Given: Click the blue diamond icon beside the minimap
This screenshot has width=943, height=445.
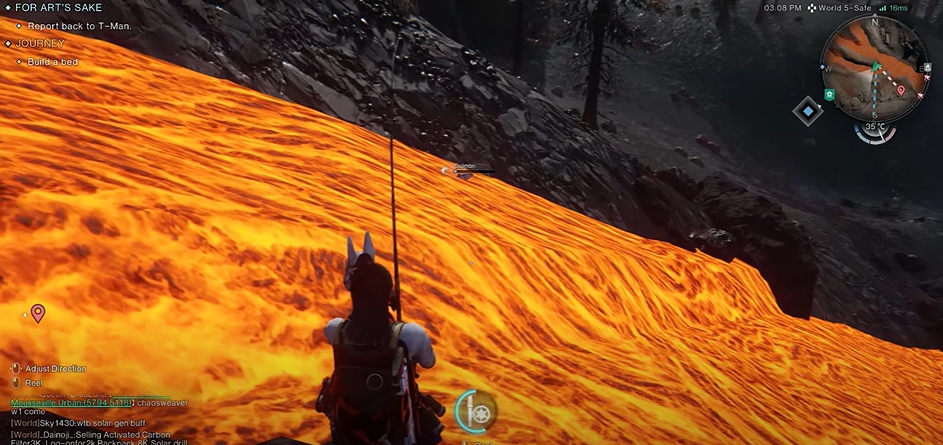Looking at the screenshot, I should [808, 111].
